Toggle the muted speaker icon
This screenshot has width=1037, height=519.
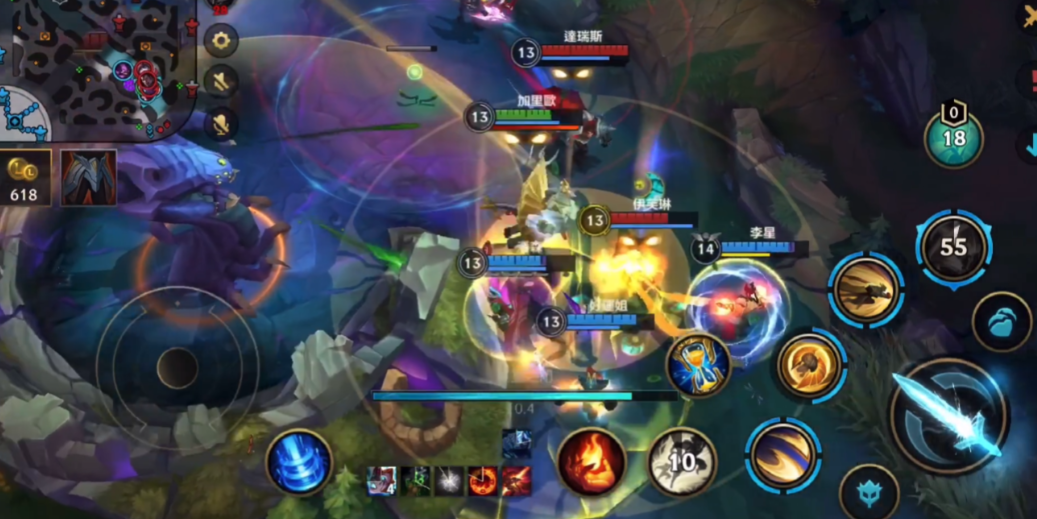[220, 82]
